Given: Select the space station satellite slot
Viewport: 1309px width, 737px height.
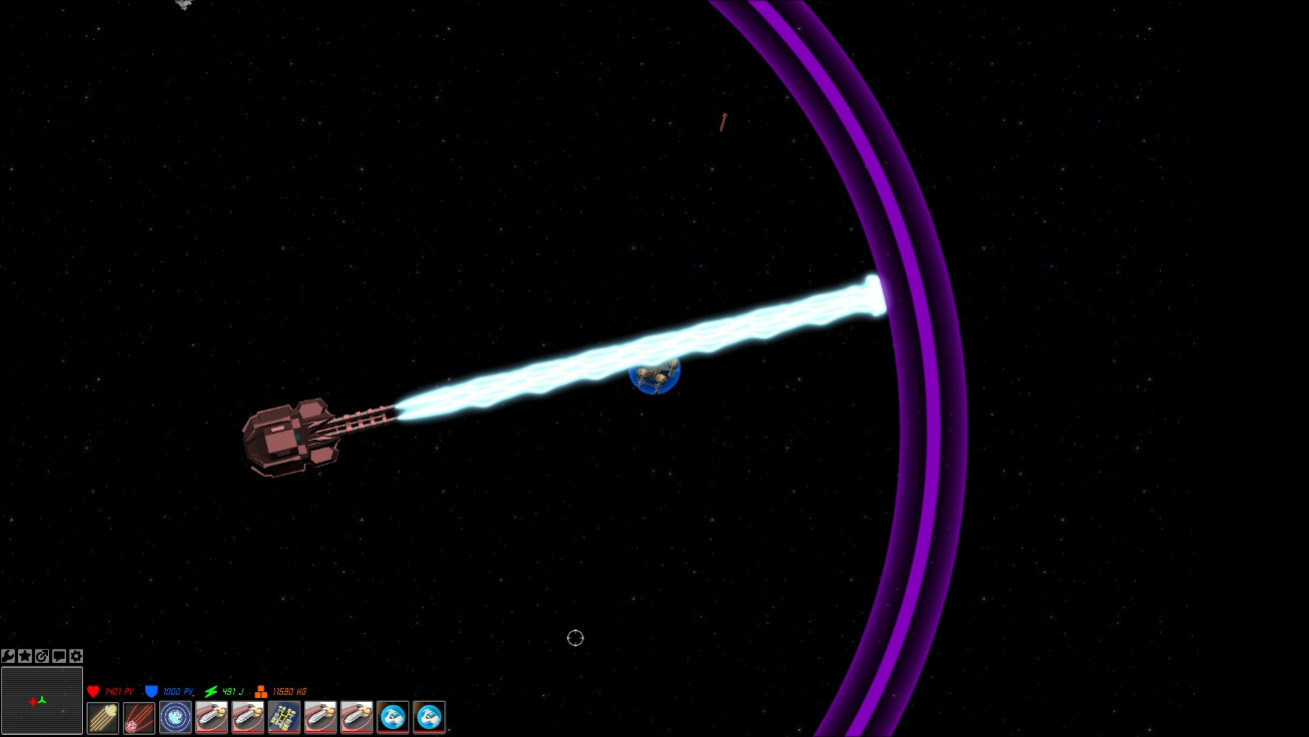Looking at the screenshot, I should coord(284,717).
